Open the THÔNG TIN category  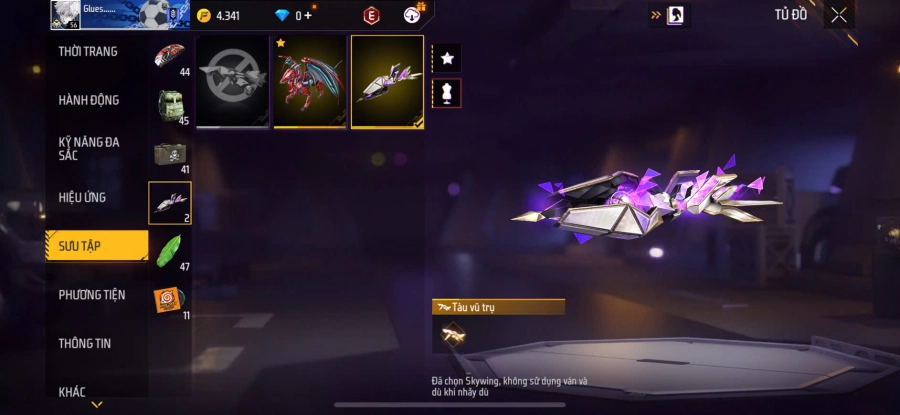[x=85, y=343]
